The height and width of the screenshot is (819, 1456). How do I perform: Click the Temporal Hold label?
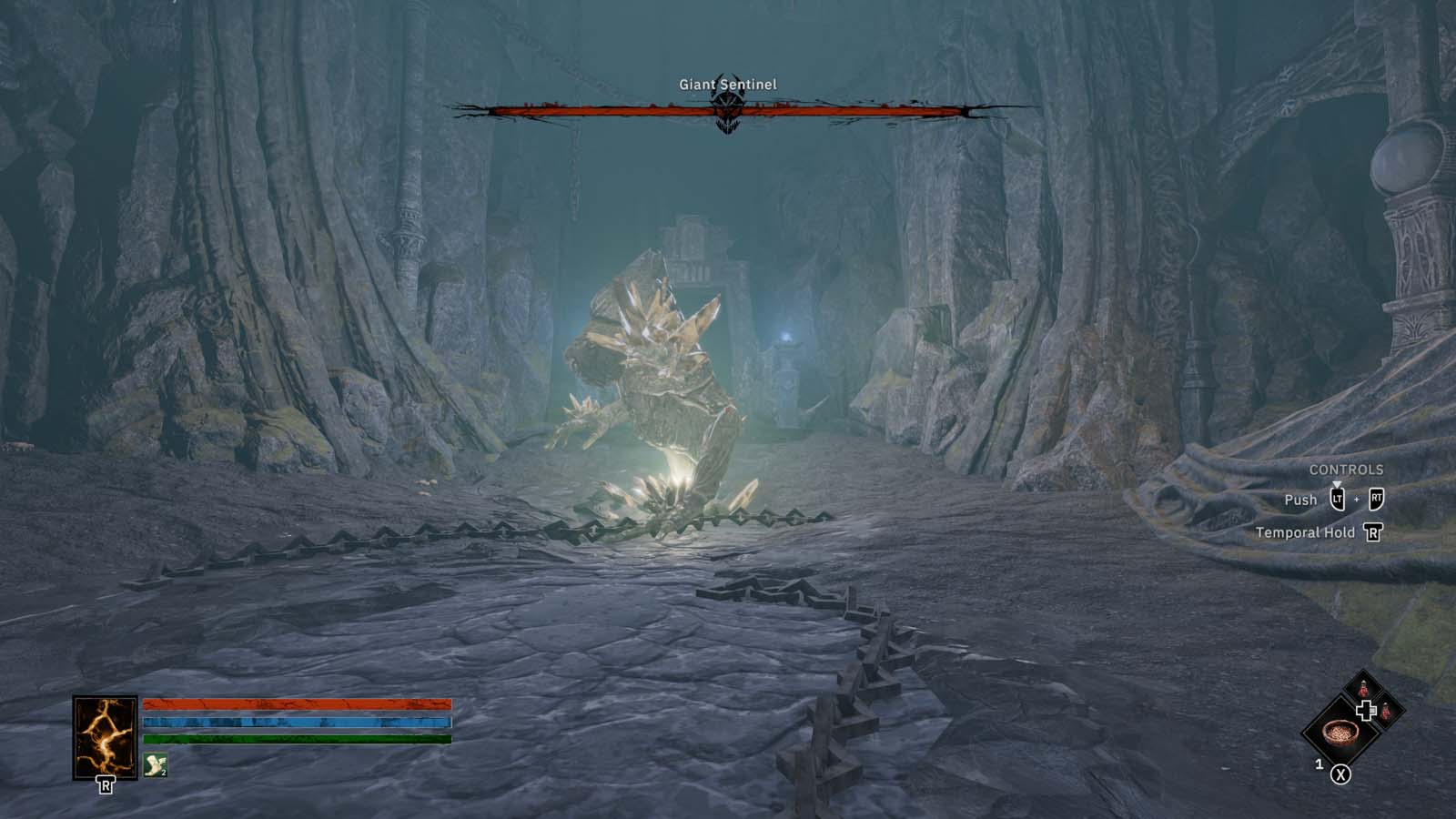point(1305,532)
